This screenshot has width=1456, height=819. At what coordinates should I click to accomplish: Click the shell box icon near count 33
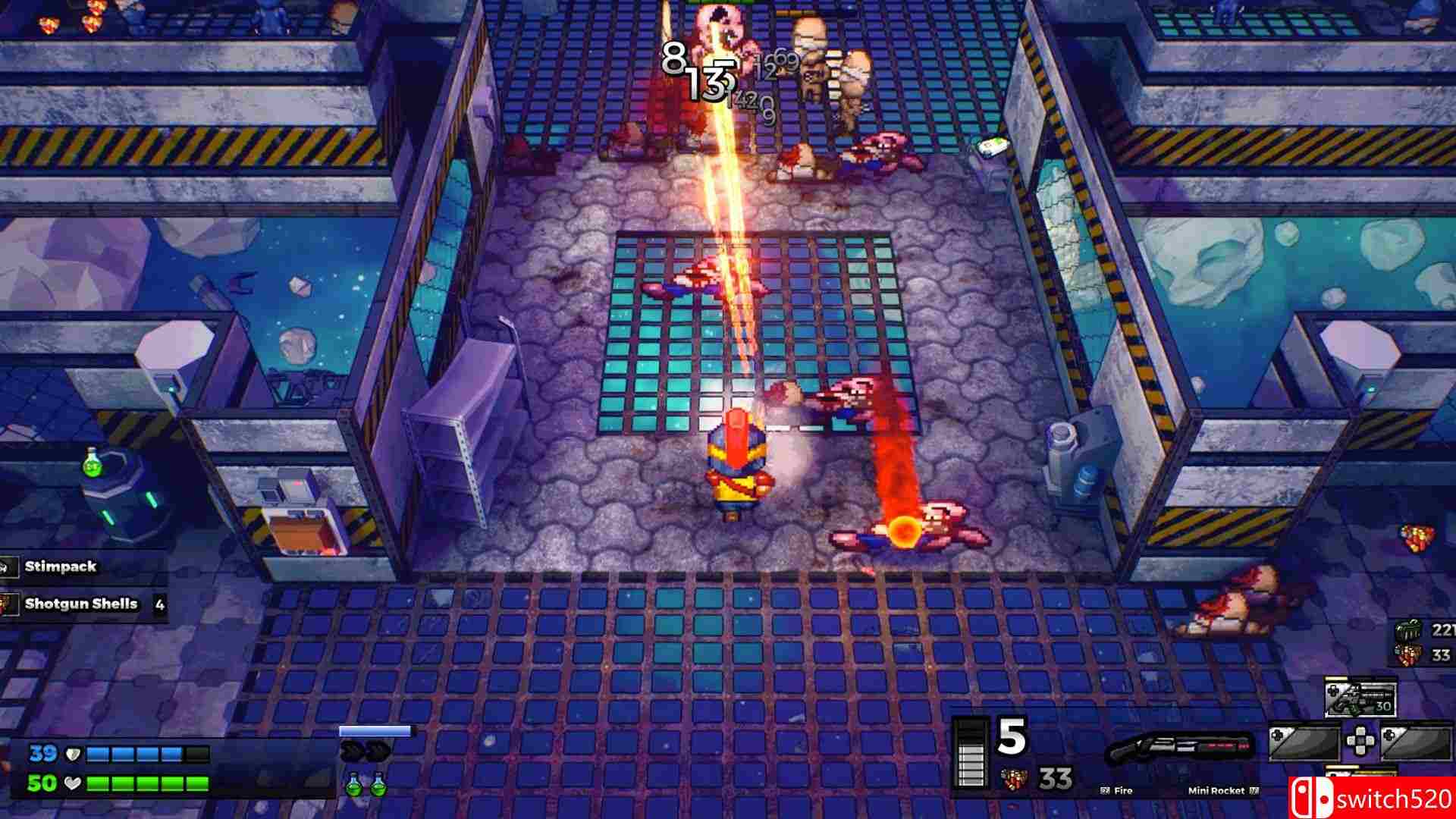(x=1408, y=654)
